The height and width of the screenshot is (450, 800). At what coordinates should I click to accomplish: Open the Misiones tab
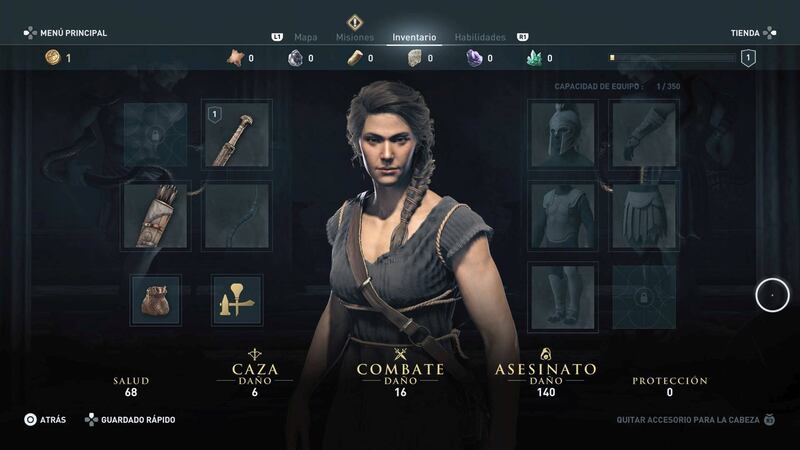355,37
